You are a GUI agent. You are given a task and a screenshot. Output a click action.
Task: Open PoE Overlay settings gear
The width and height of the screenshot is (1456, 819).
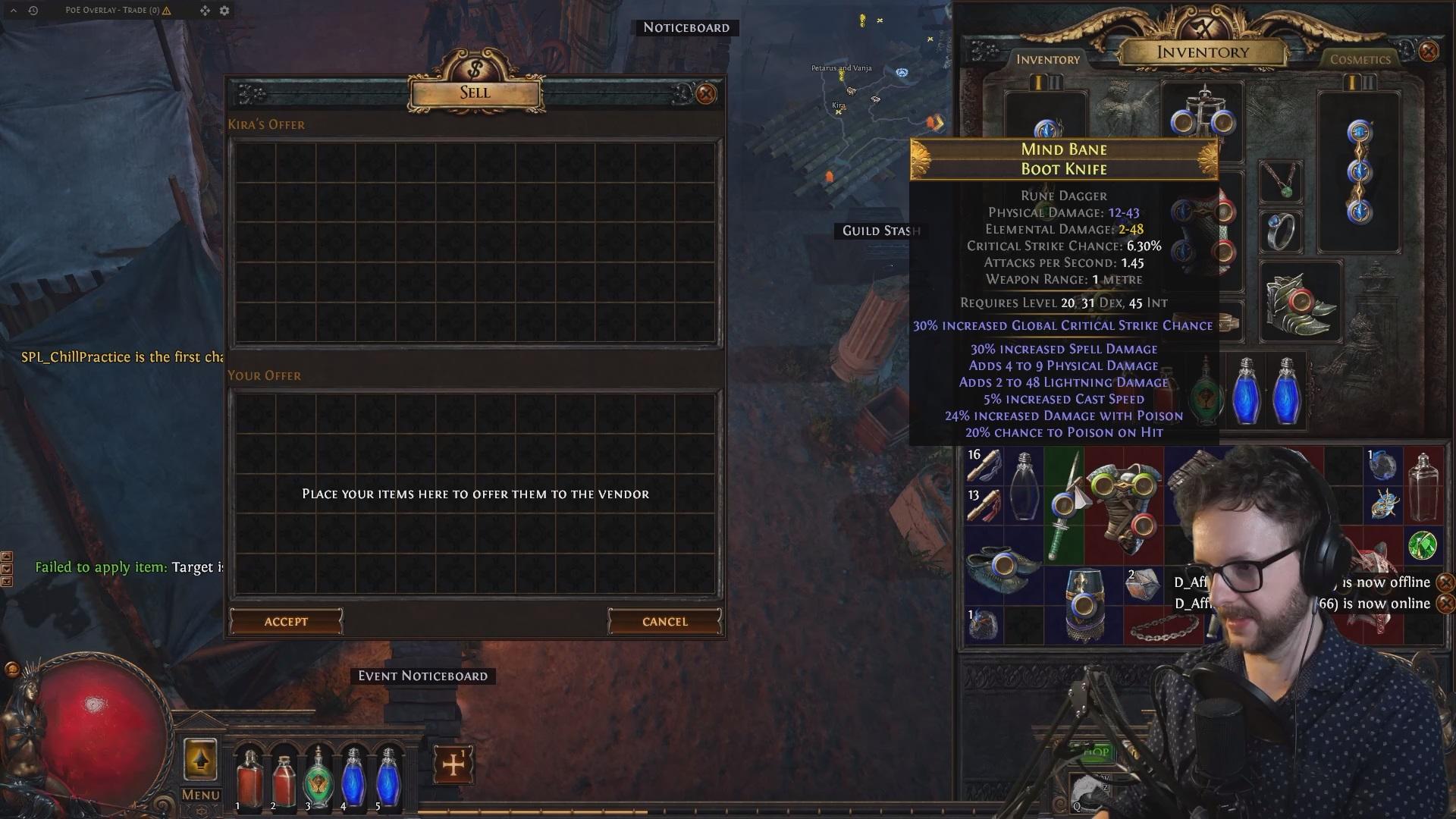[224, 11]
